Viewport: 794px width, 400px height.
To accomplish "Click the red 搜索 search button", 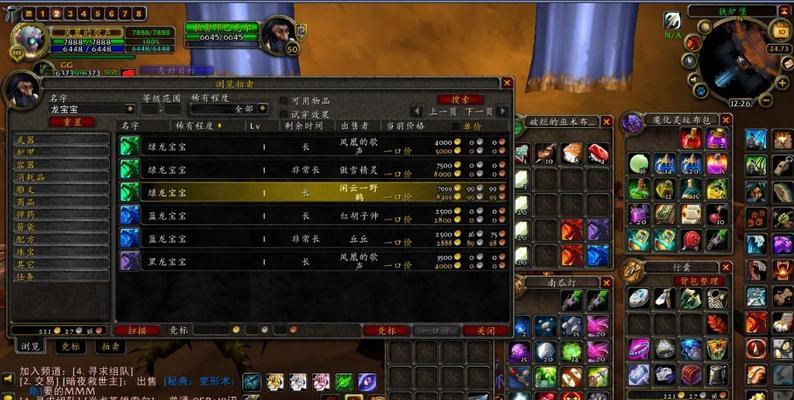I will 459,100.
